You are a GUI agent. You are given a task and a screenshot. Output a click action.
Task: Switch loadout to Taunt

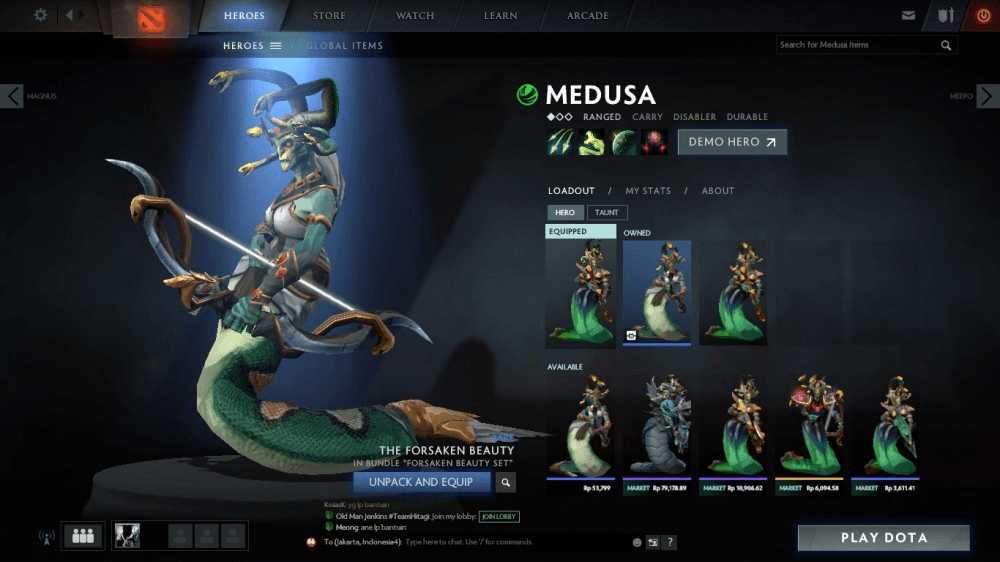coord(607,212)
